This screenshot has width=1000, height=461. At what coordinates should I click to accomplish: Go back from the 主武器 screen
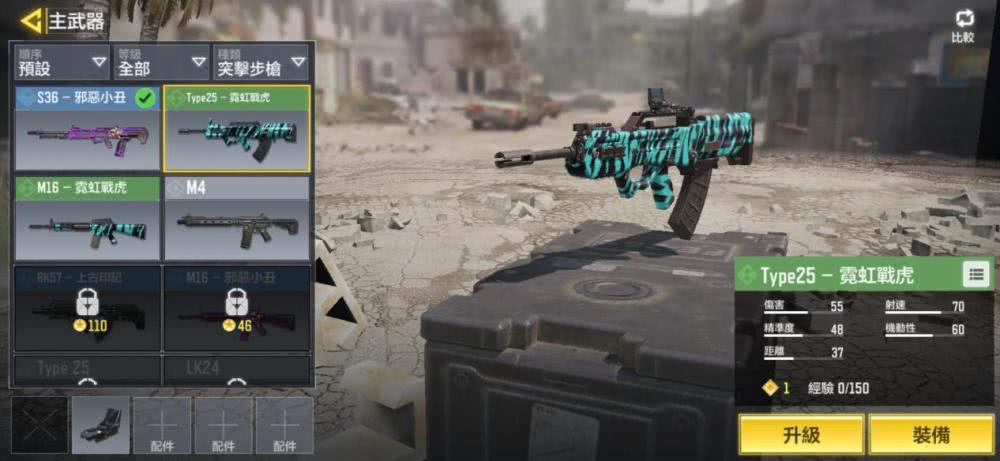32,19
